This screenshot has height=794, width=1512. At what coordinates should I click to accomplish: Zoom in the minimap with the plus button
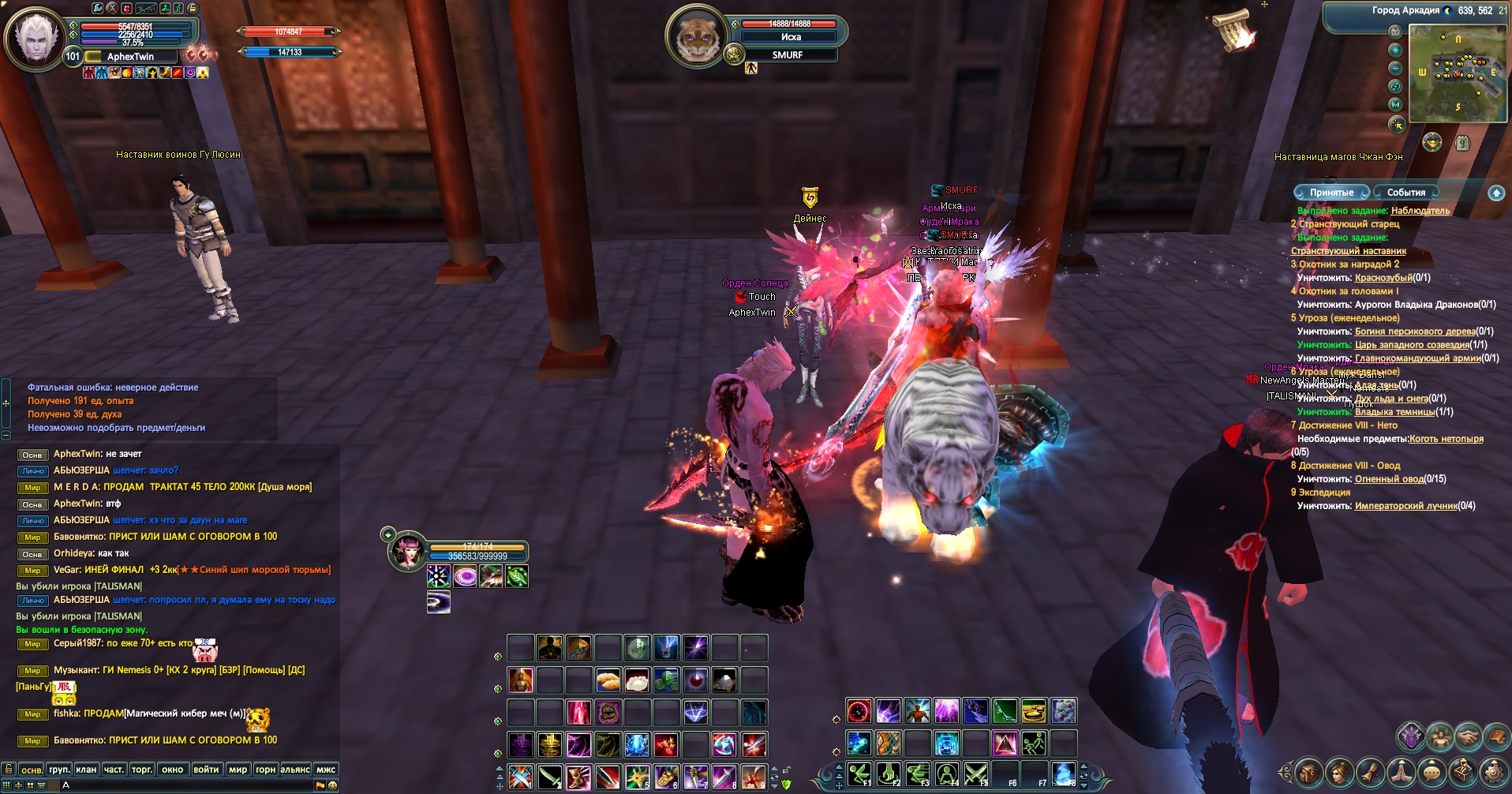point(1395,50)
